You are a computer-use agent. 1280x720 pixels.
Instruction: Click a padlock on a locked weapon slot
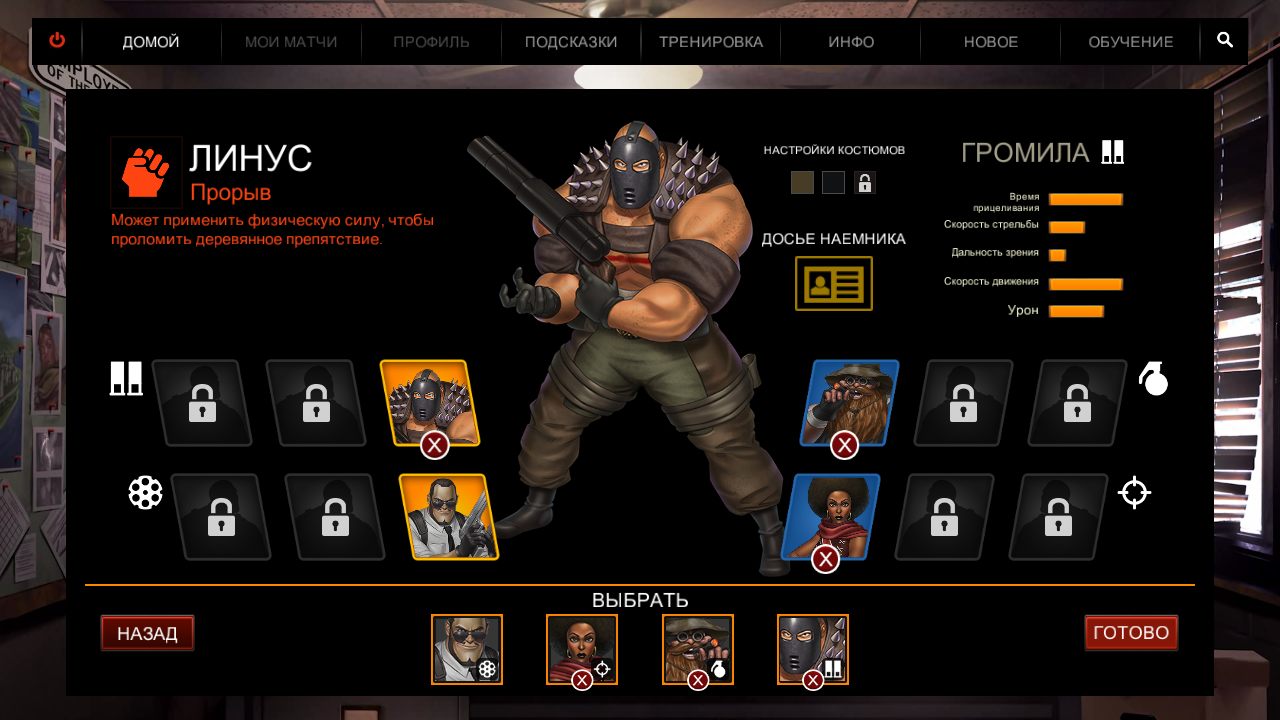click(x=204, y=403)
